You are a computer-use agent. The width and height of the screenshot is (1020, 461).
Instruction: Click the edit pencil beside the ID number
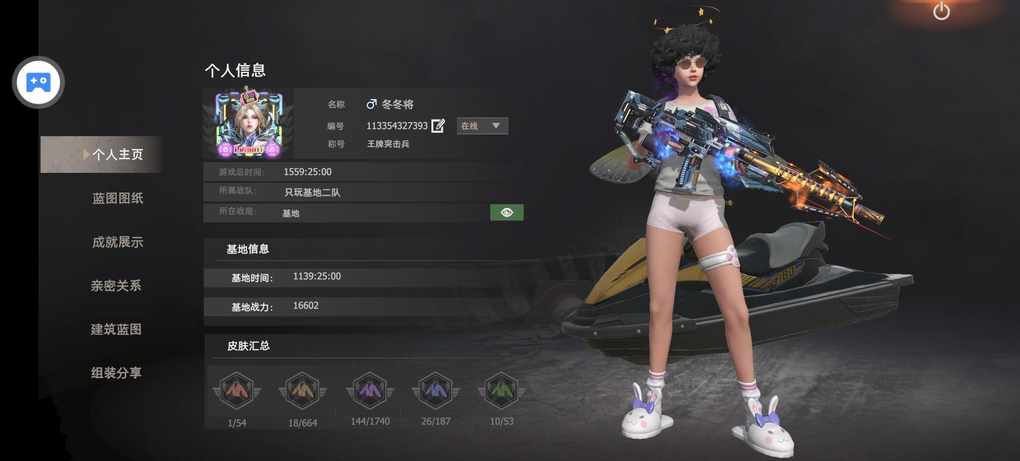coord(438,126)
